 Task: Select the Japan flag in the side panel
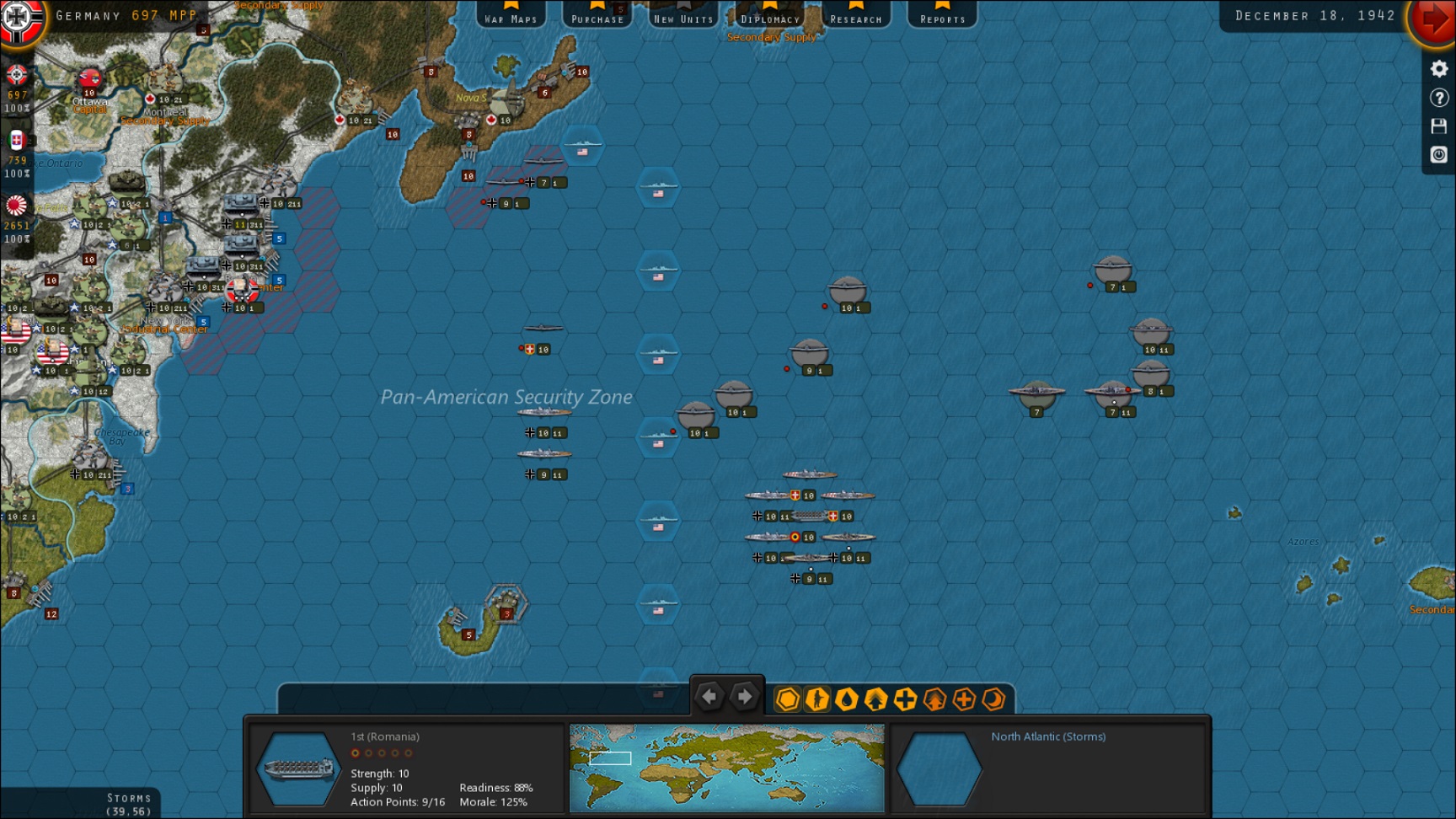pos(17,206)
